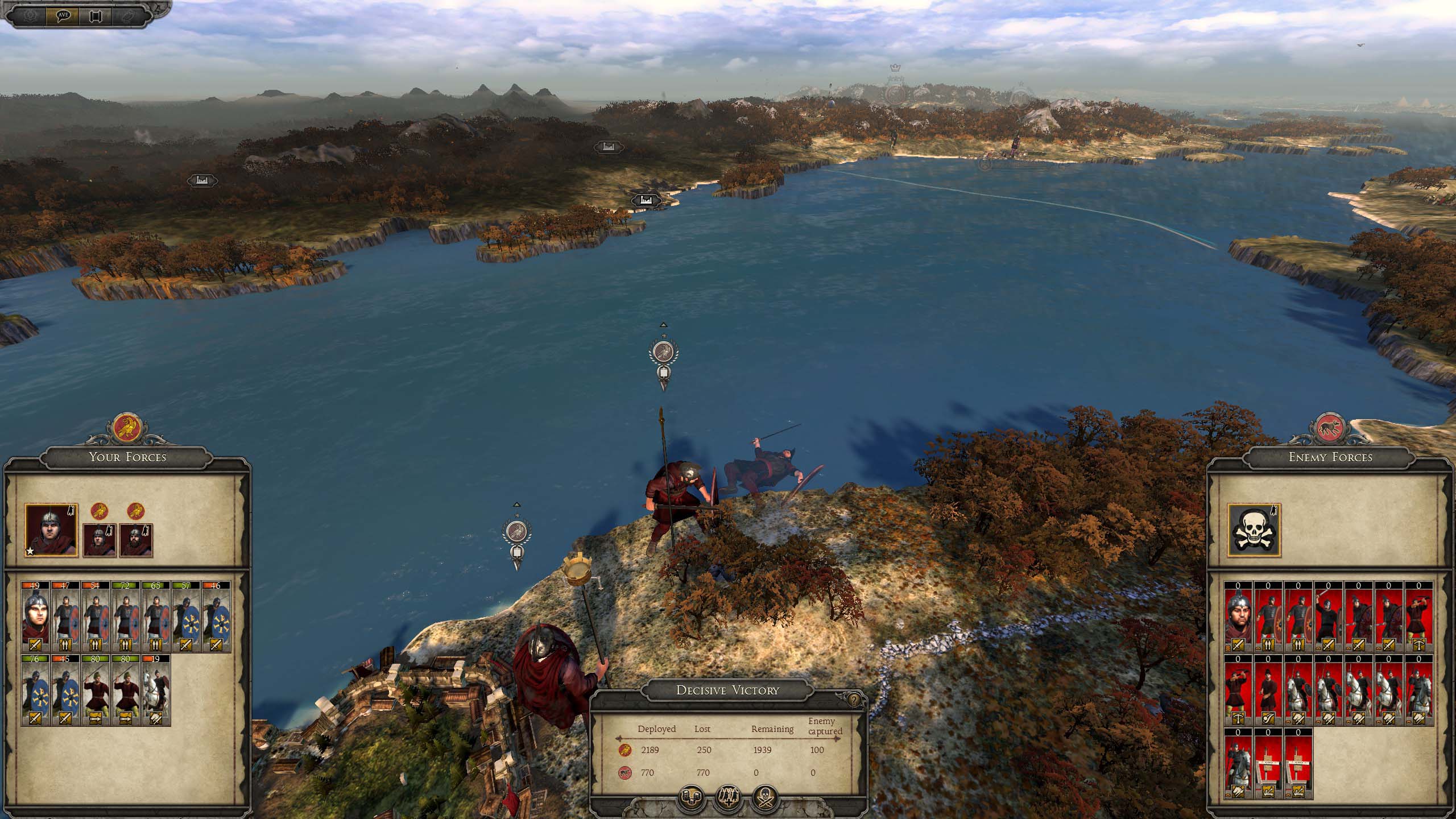This screenshot has width=1456, height=819.
Task: Choose the blue-shield swordsmen card showing 76
Action: (35, 690)
